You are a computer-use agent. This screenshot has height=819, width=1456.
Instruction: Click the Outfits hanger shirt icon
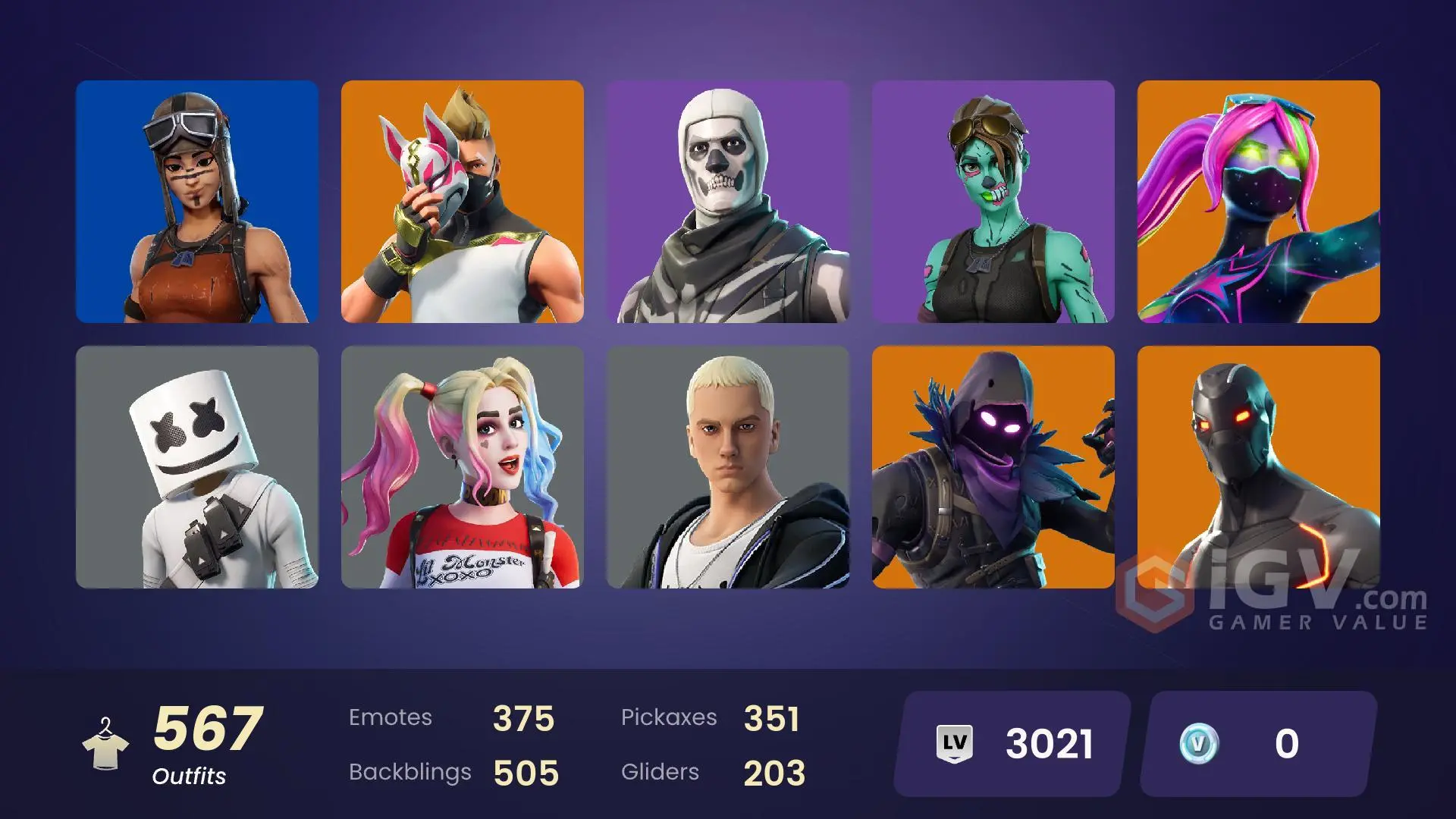coord(107,747)
